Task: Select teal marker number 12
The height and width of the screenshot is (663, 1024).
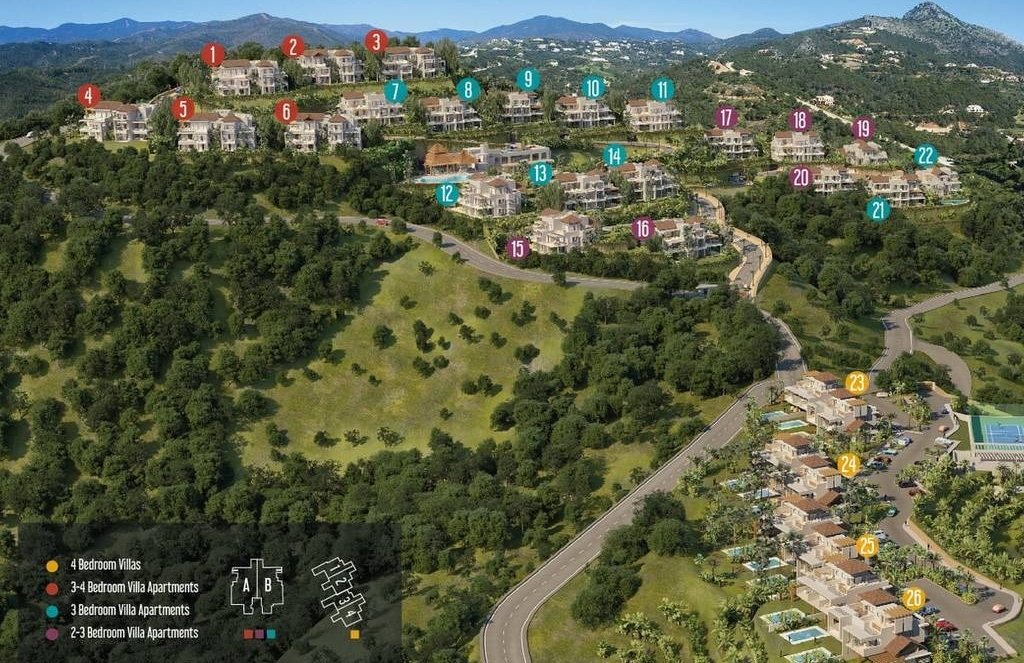Action: [447, 194]
